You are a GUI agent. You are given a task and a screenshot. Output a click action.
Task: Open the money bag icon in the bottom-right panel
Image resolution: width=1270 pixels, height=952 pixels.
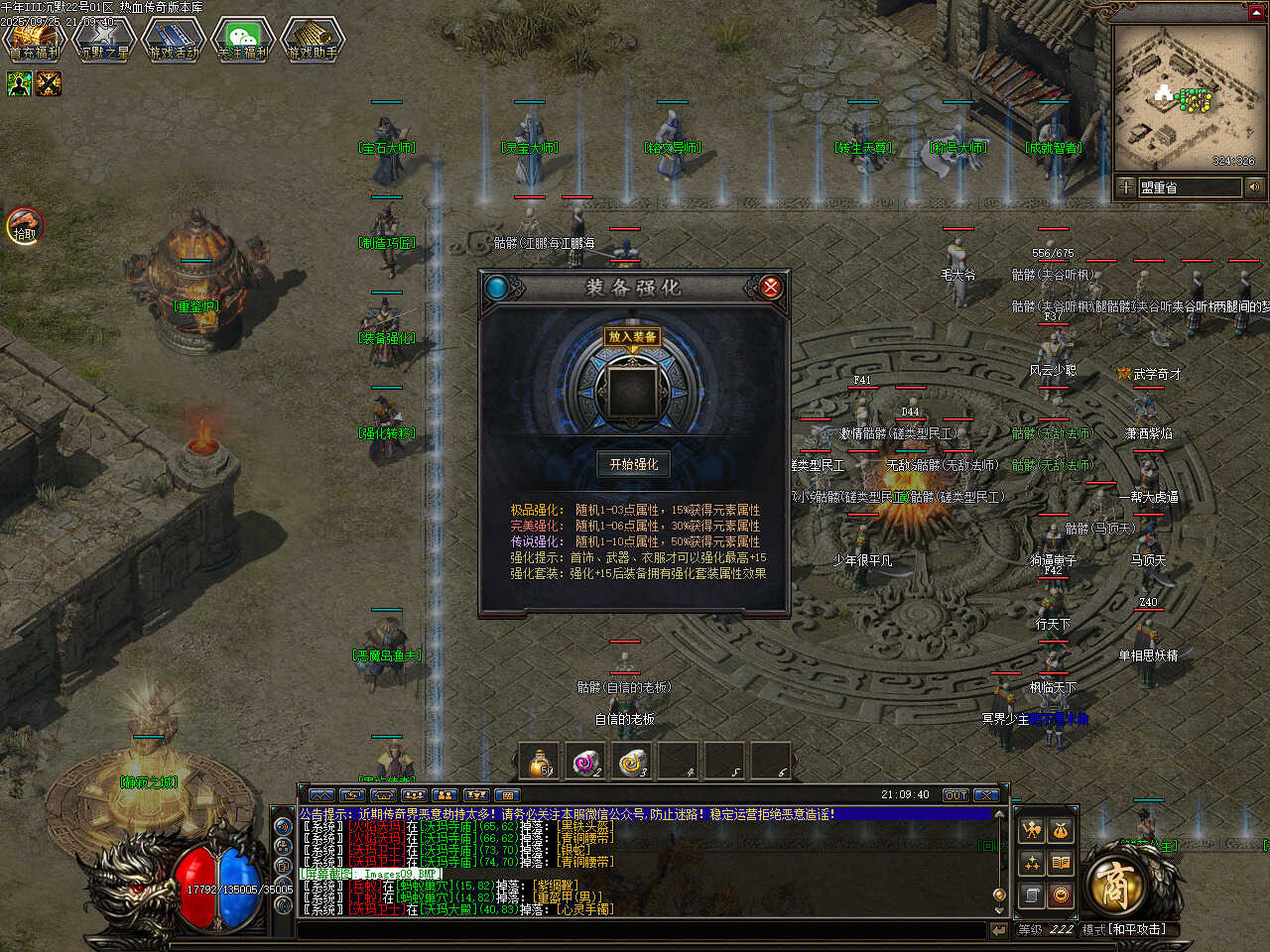(1061, 830)
